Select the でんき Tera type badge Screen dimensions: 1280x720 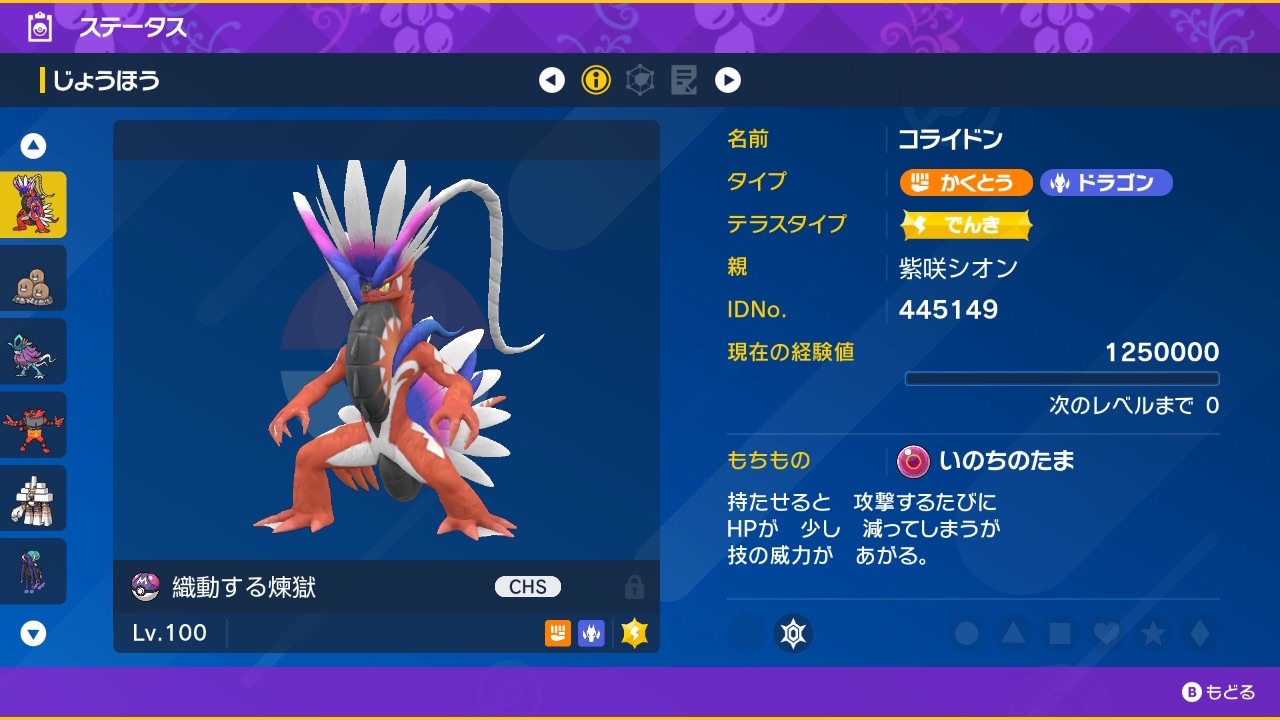point(965,225)
